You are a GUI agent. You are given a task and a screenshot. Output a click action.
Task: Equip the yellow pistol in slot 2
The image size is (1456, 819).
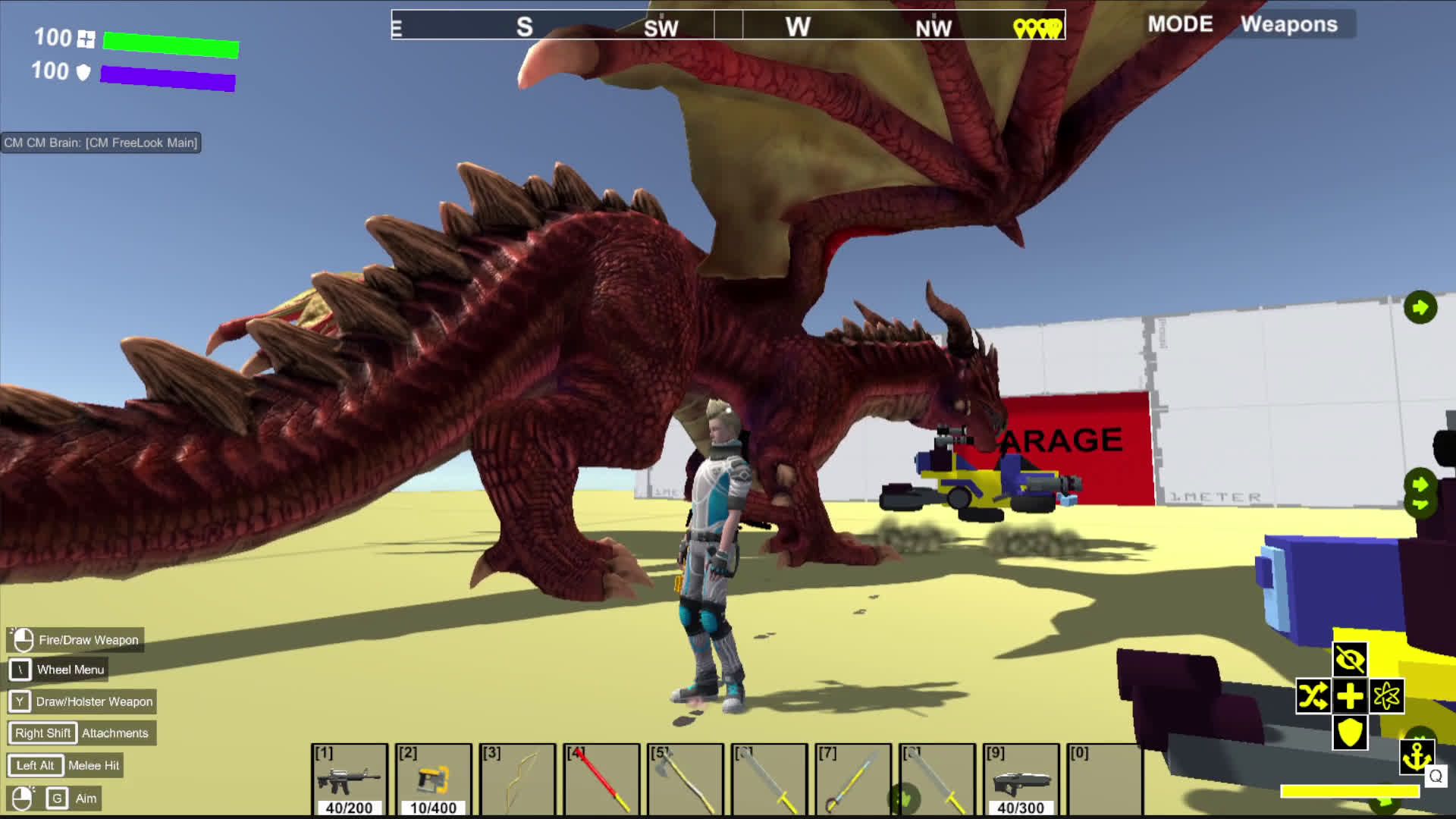coord(434,780)
